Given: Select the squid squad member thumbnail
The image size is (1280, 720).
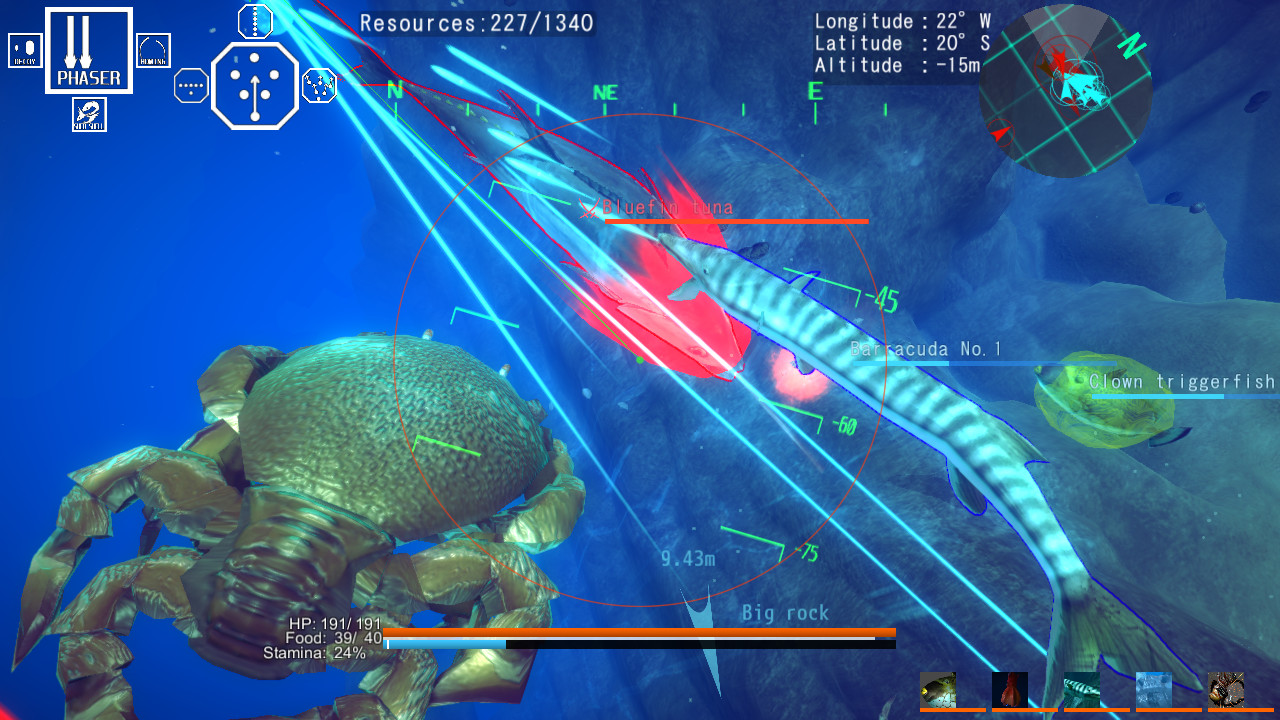Looking at the screenshot, I should point(1010,690).
